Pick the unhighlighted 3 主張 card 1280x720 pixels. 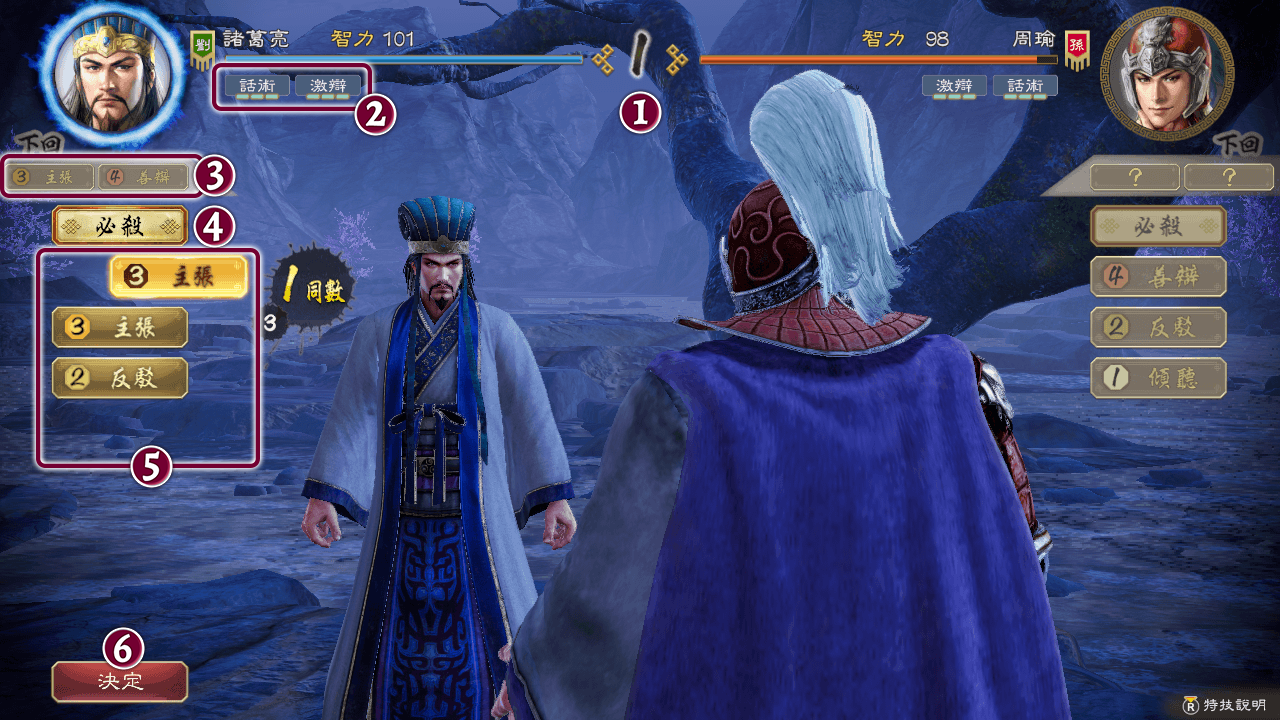pos(120,327)
